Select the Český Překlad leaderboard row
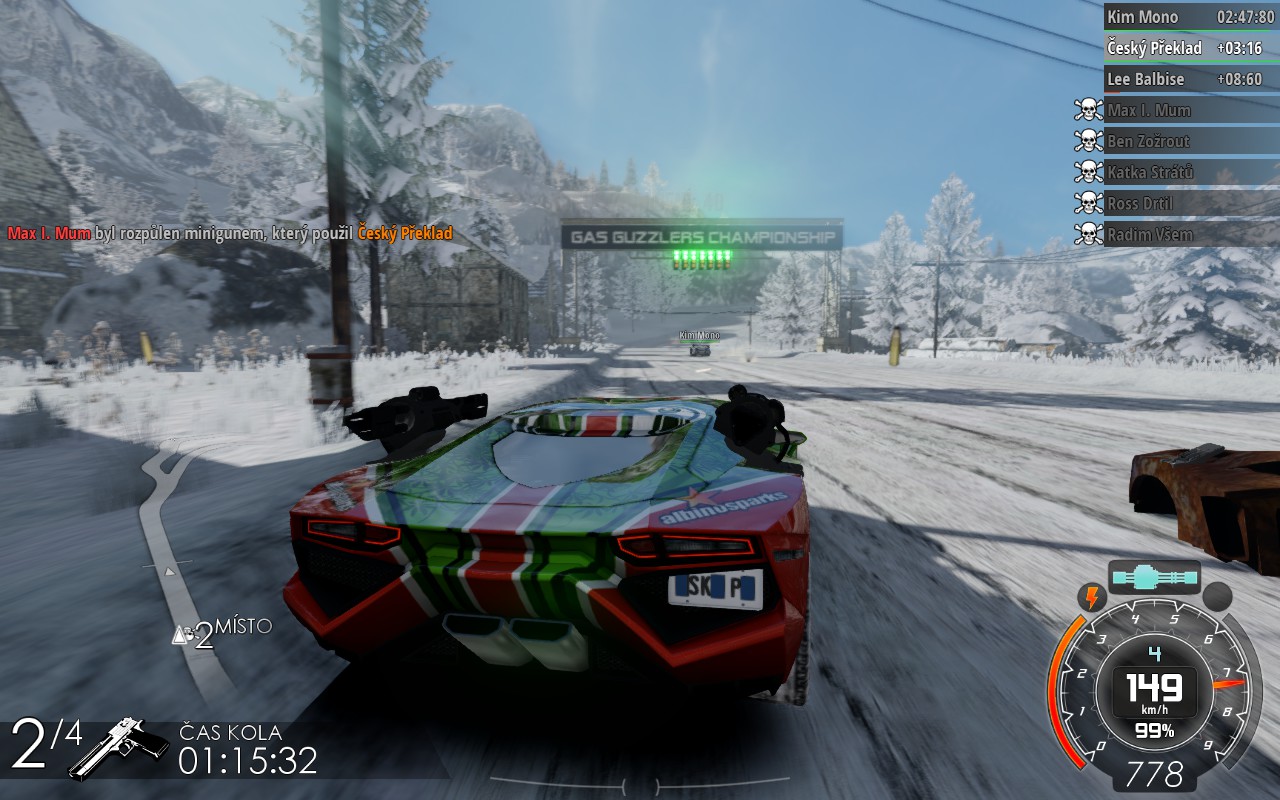This screenshot has width=1280, height=800. coord(1190,48)
